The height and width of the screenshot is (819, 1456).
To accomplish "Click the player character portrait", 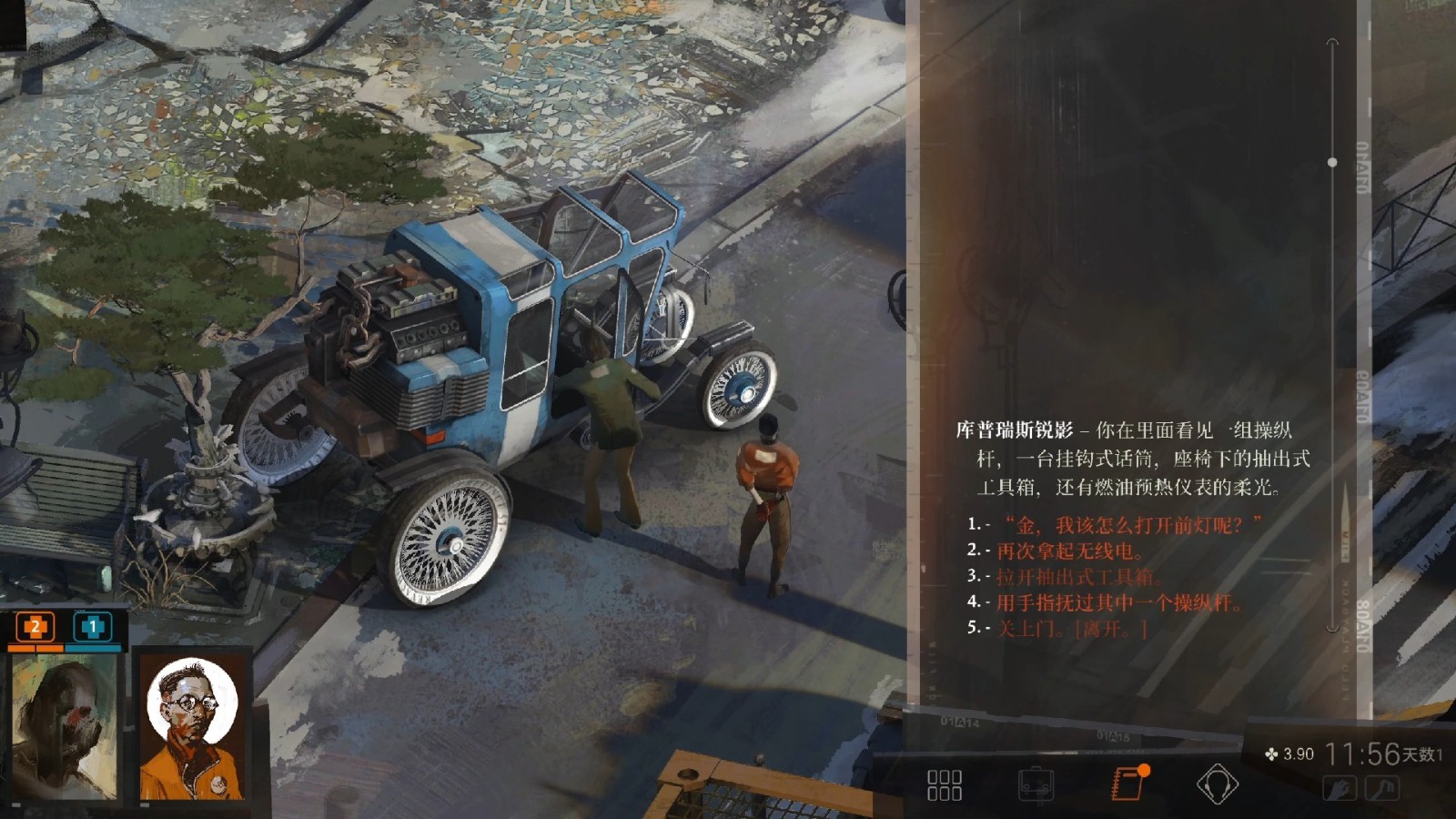I will coord(64,728).
